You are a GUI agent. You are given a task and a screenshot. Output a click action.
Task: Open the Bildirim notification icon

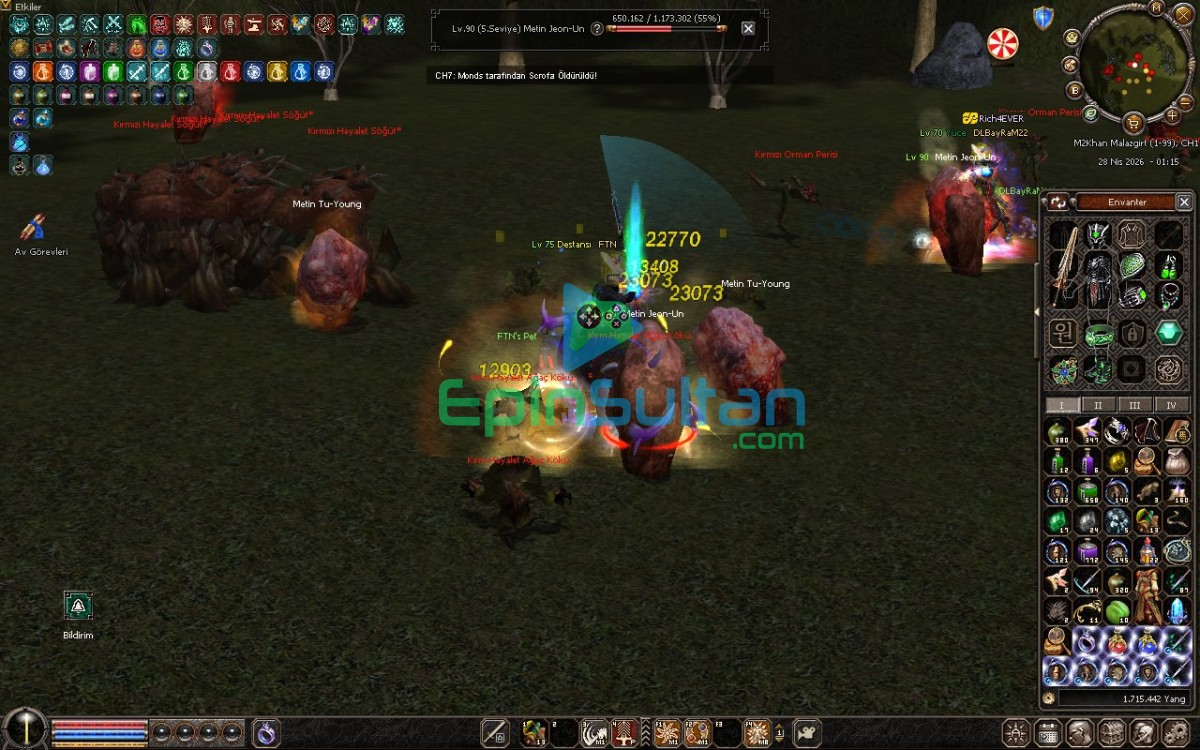[x=78, y=605]
